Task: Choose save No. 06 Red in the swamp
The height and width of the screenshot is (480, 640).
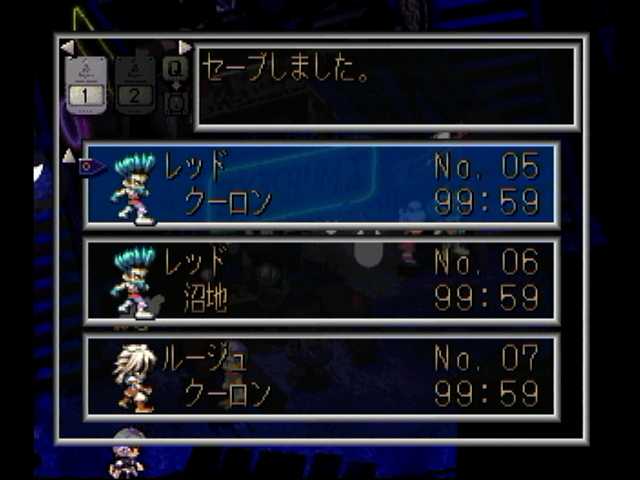Action: pyautogui.click(x=322, y=280)
